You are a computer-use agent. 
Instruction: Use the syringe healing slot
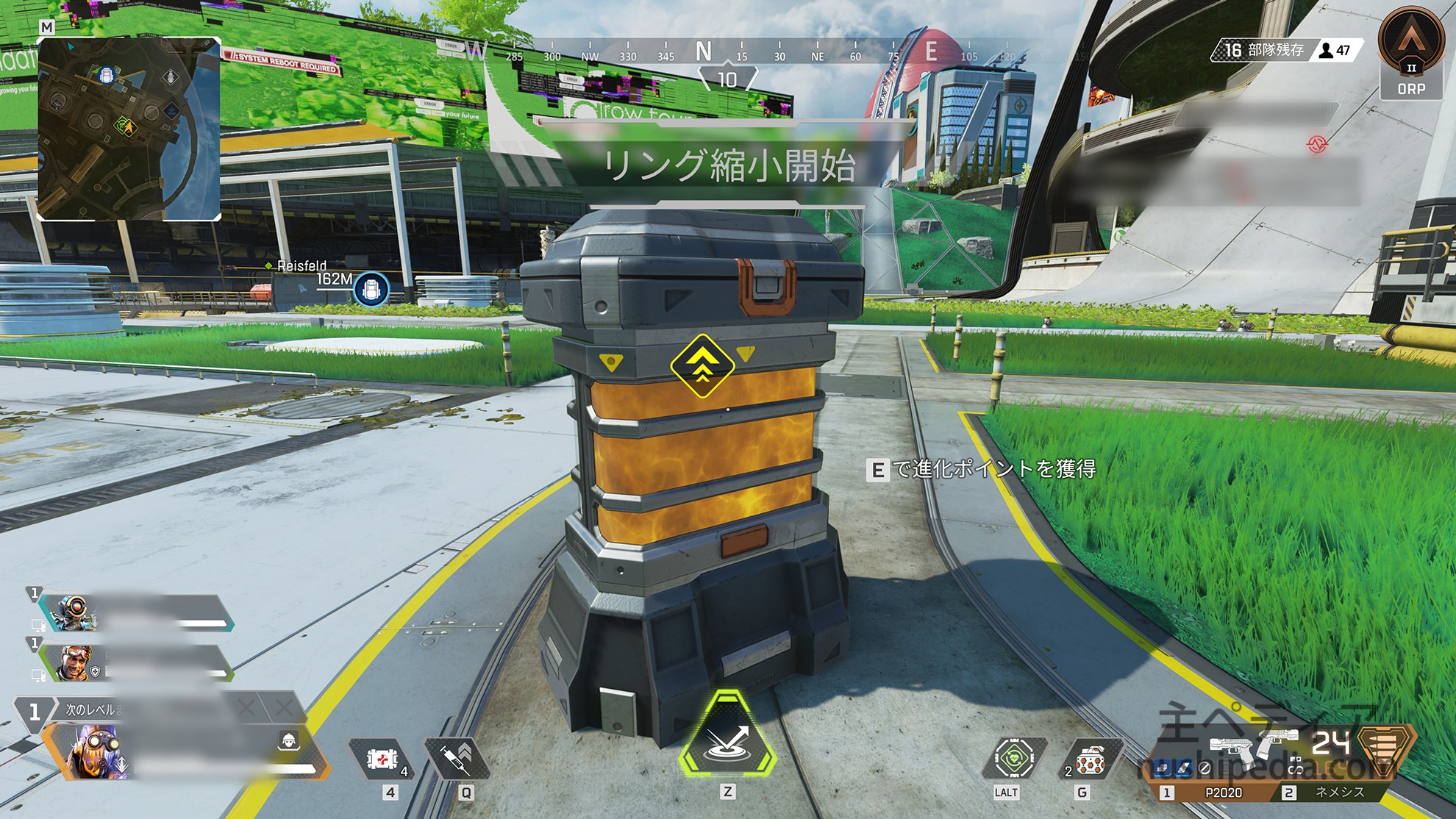tap(457, 757)
